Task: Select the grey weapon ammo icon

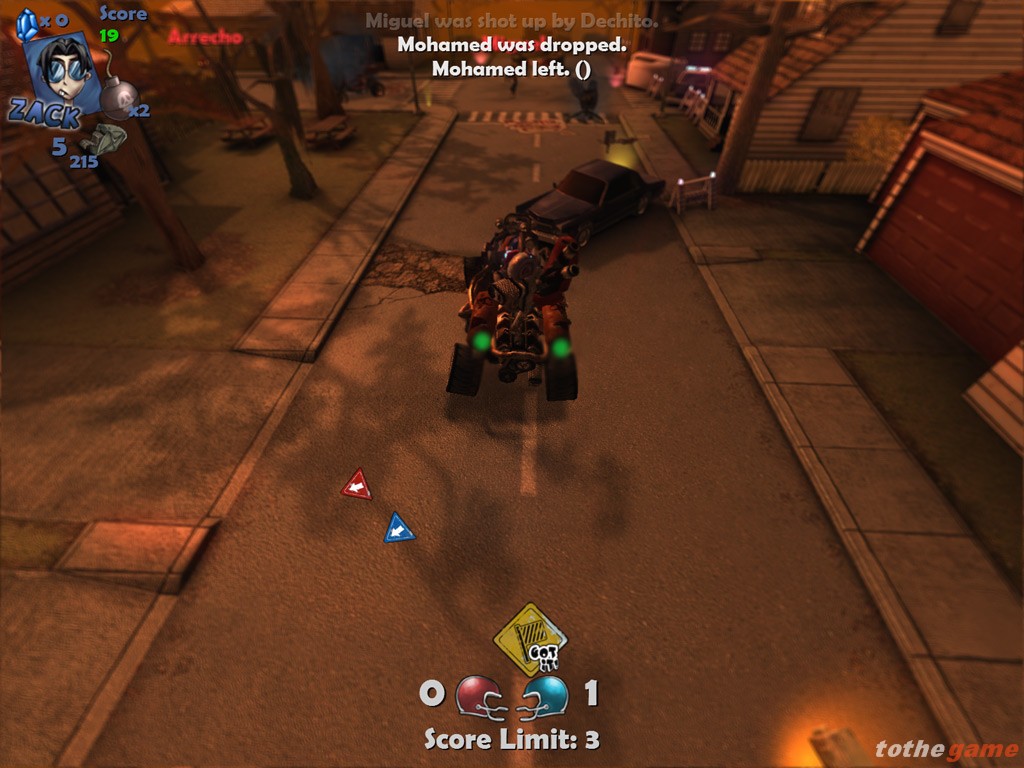Action: tap(105, 139)
